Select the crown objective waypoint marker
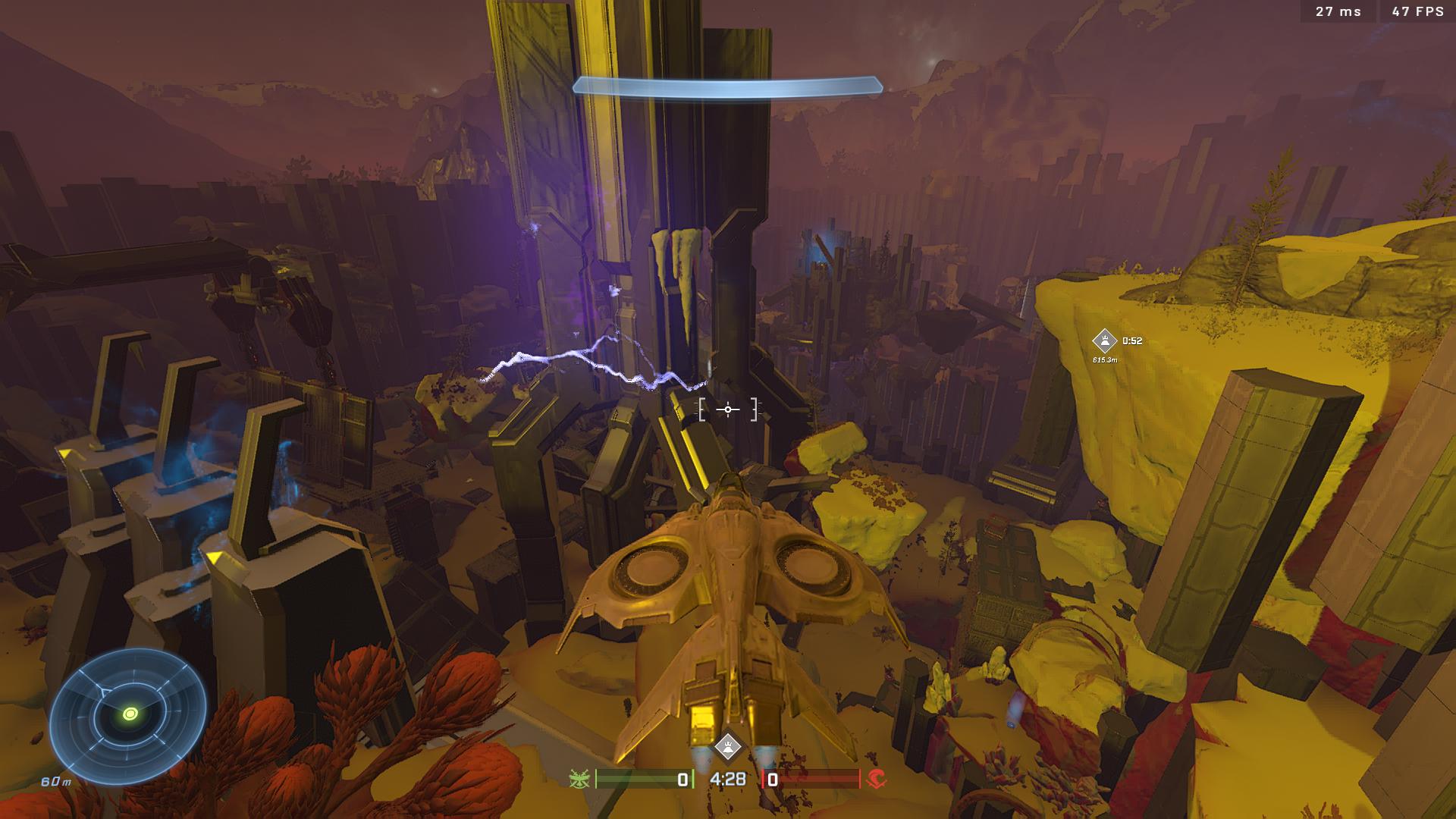Image resolution: width=1456 pixels, height=819 pixels. point(1104,340)
